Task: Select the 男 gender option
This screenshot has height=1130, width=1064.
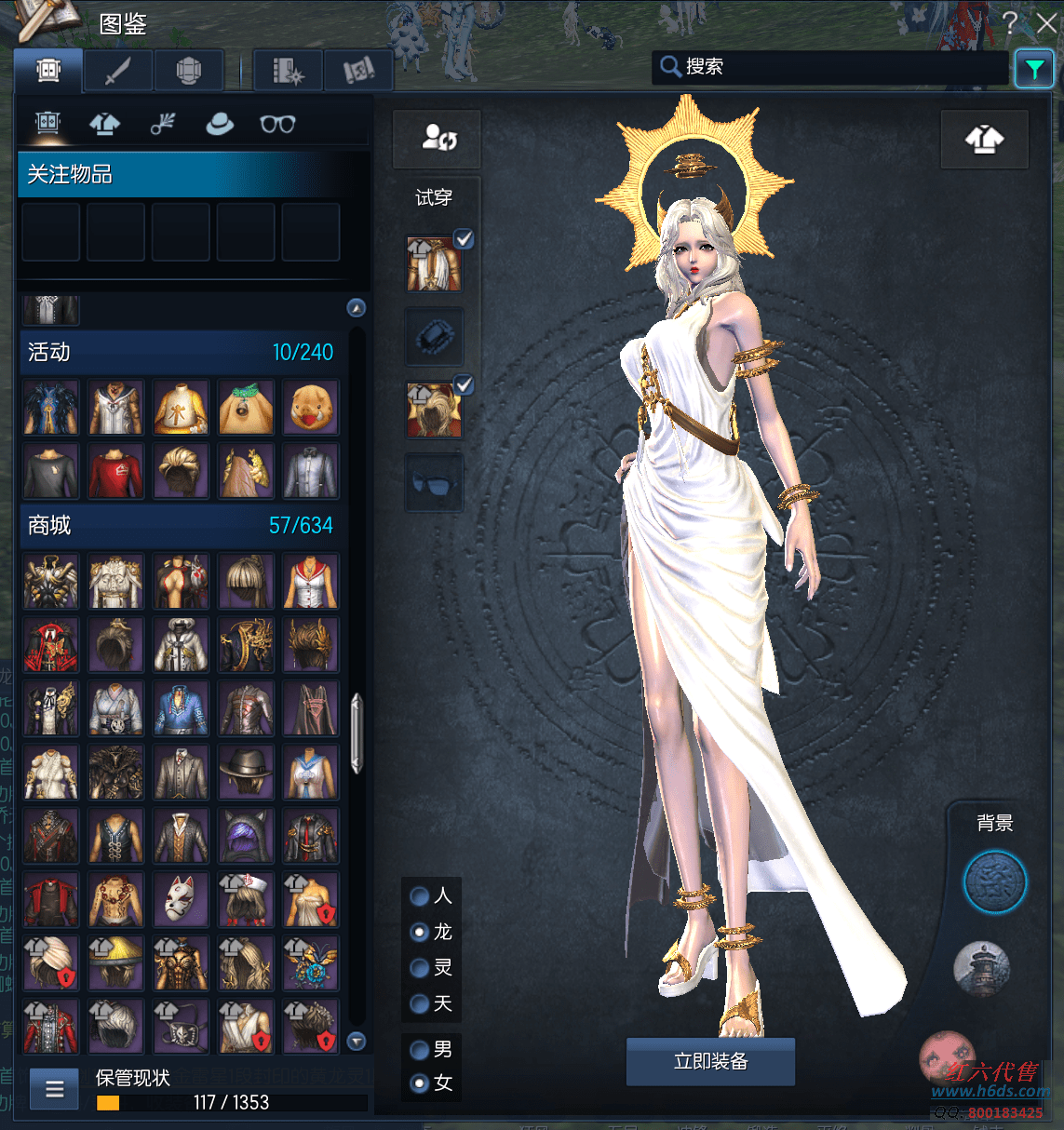Action: coord(420,1050)
